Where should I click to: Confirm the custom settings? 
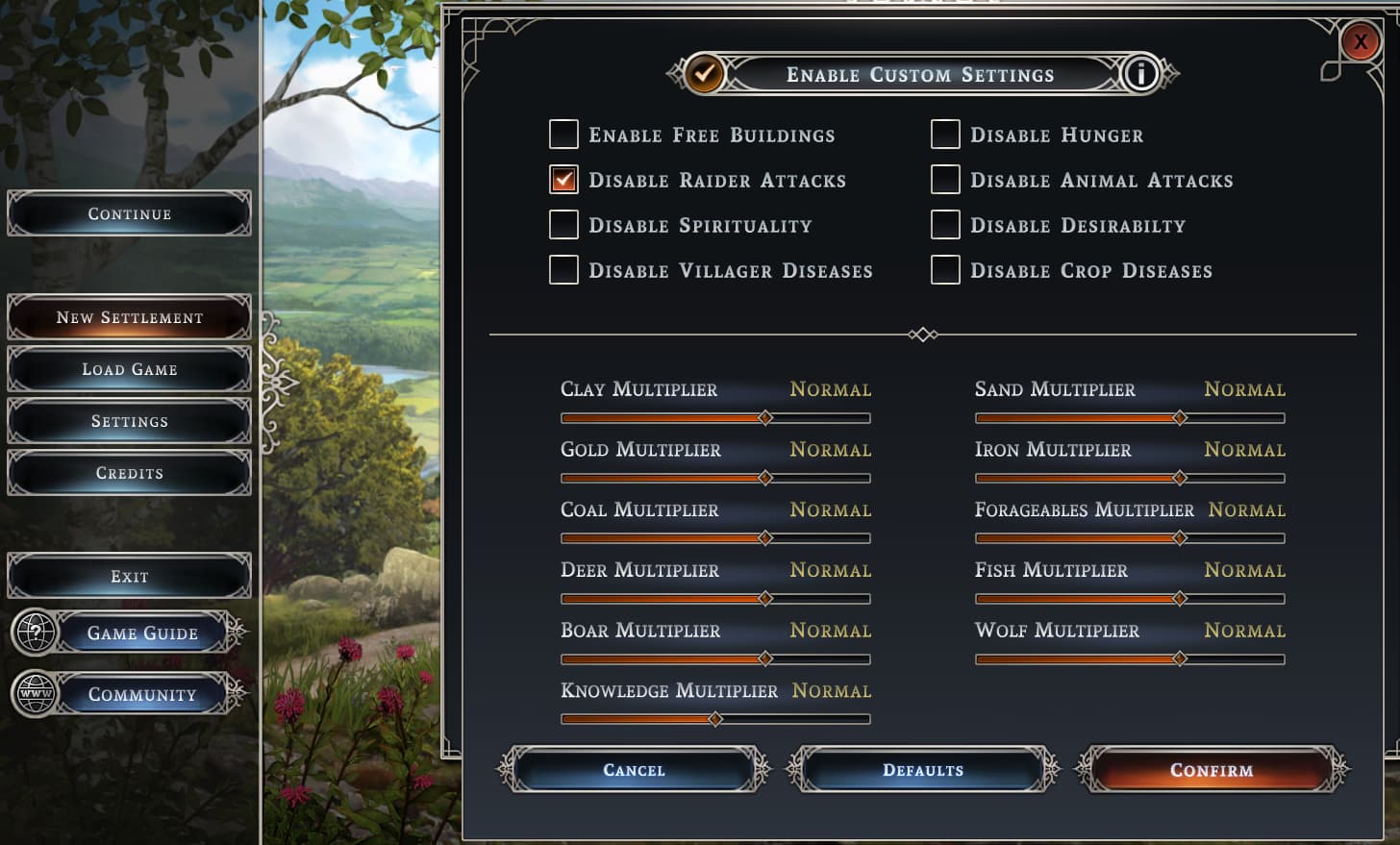coord(1212,770)
